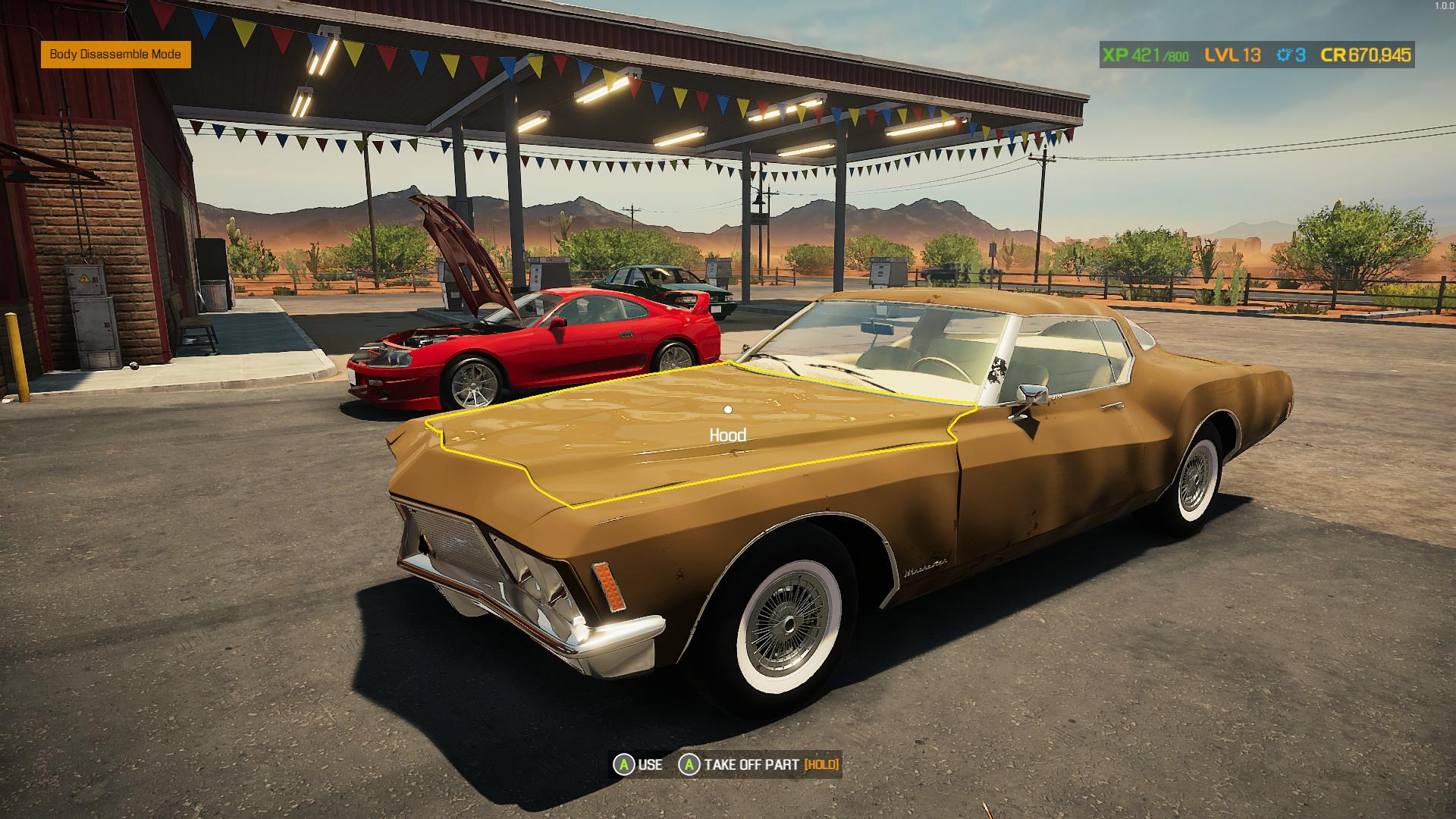Click the Hood label on the car

(x=728, y=435)
